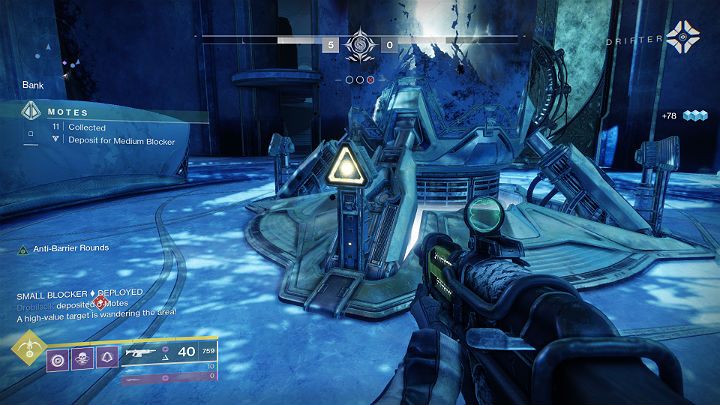Select the blue motes reward icon

coord(695,117)
